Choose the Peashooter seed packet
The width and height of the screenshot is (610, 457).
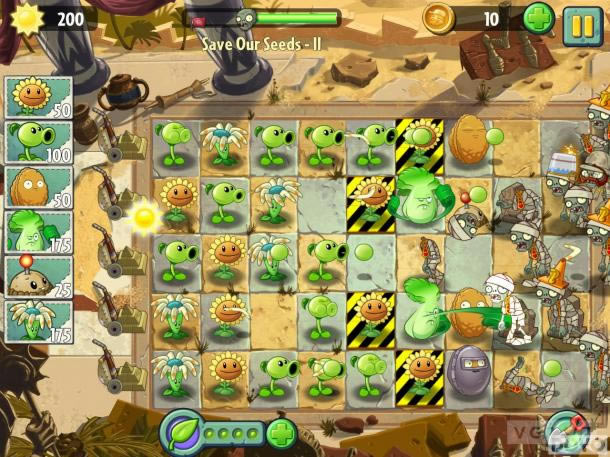coord(38,142)
